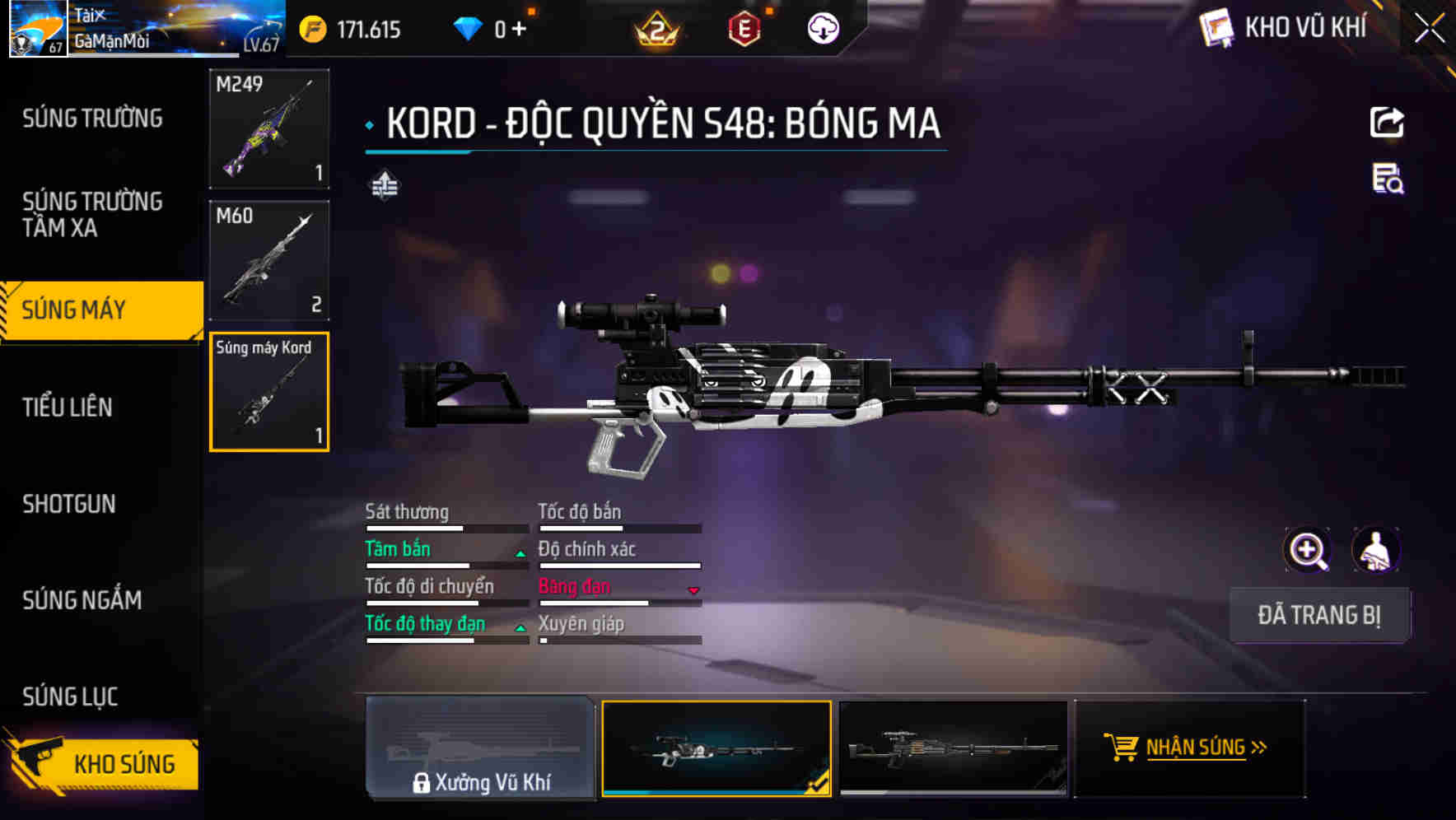Viewport: 1456px width, 820px height.
Task: Select the Súng máy Kord tile
Action: point(269,392)
